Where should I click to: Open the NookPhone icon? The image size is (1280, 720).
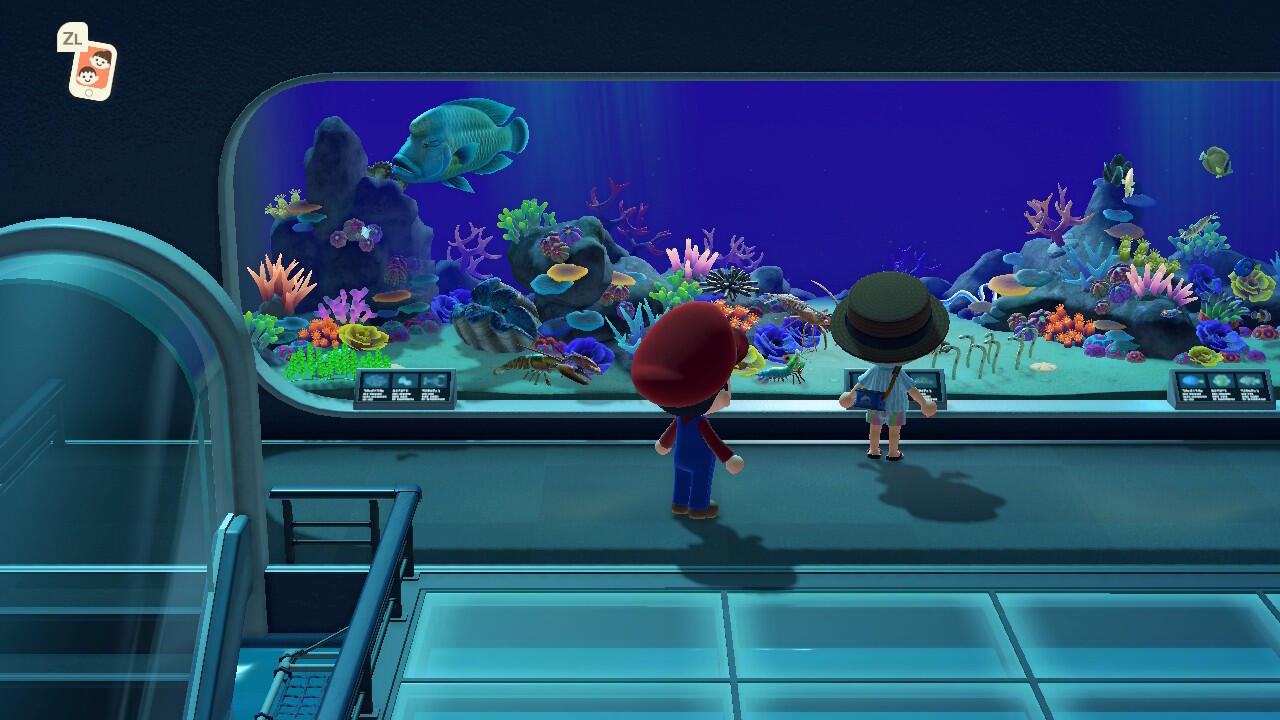click(92, 69)
